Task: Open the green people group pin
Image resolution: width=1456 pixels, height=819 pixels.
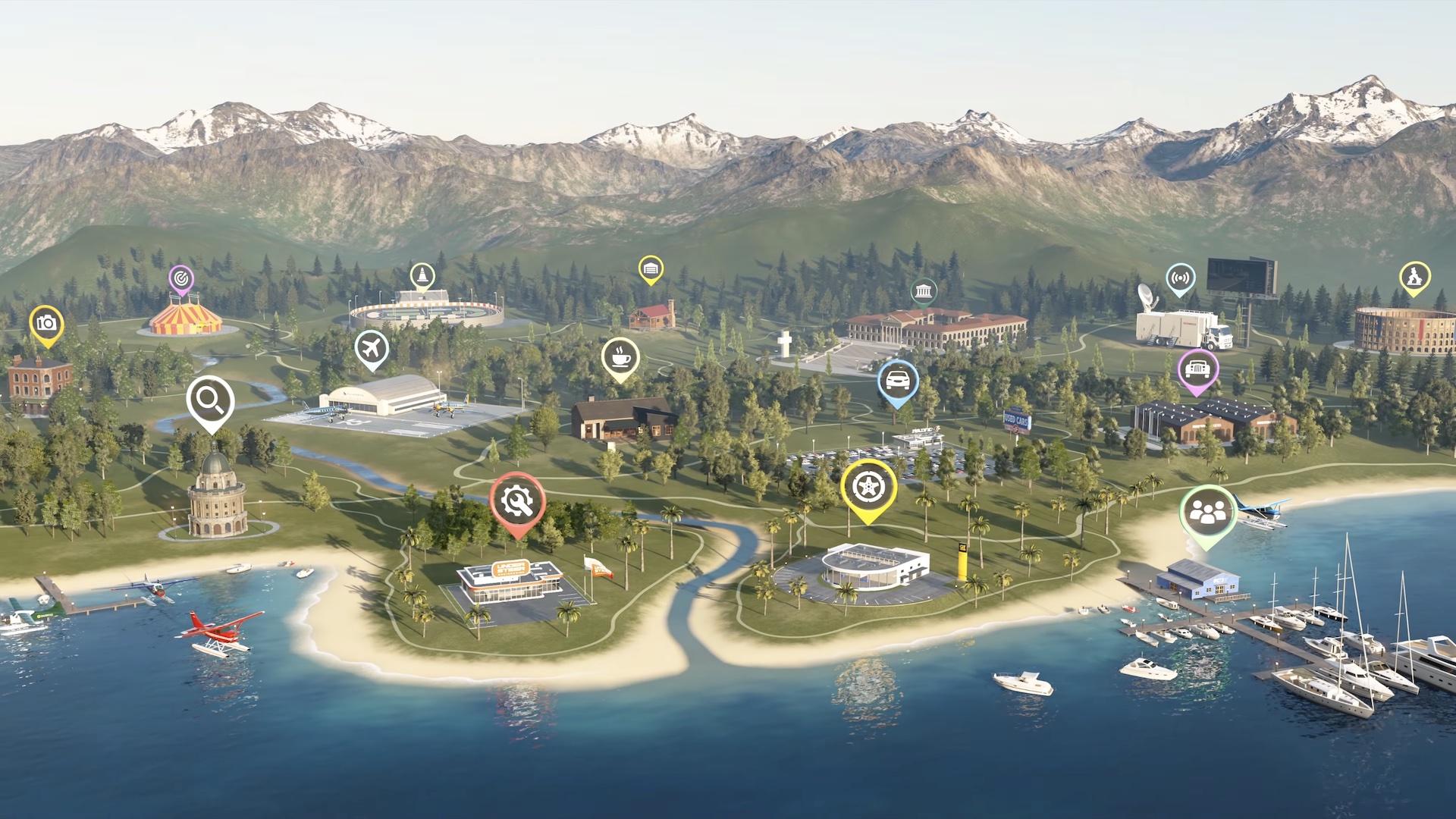Action: (x=1207, y=513)
